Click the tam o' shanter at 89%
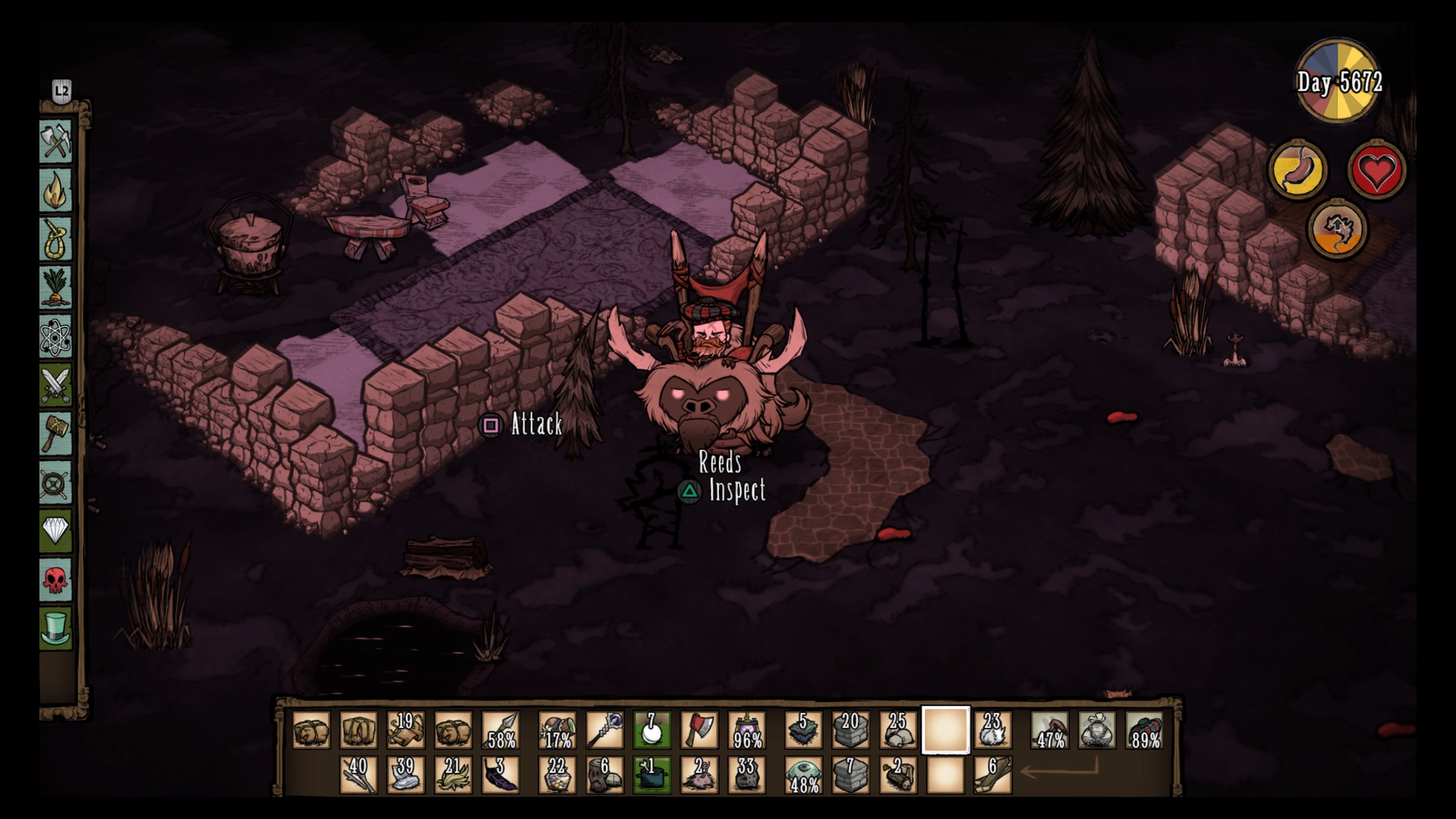This screenshot has height=819, width=1456. click(1144, 730)
